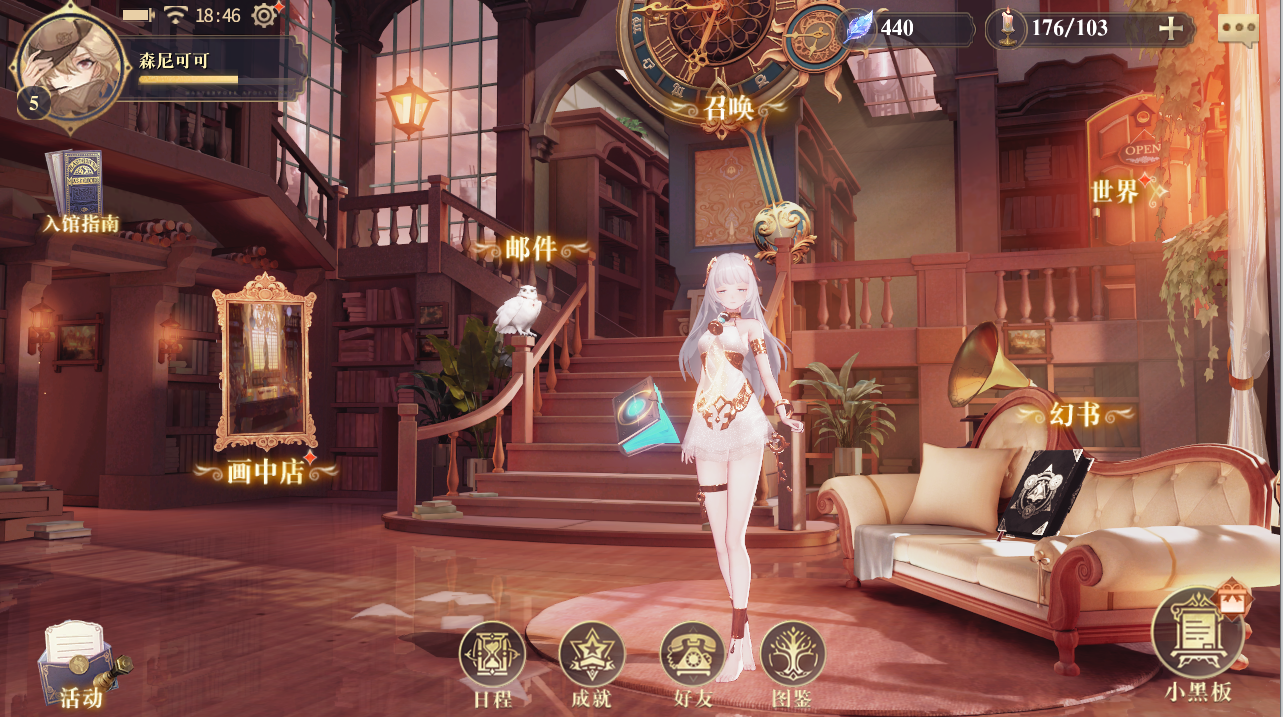Open the chat speech bubble icon
The width and height of the screenshot is (1283, 717).
1238,29
